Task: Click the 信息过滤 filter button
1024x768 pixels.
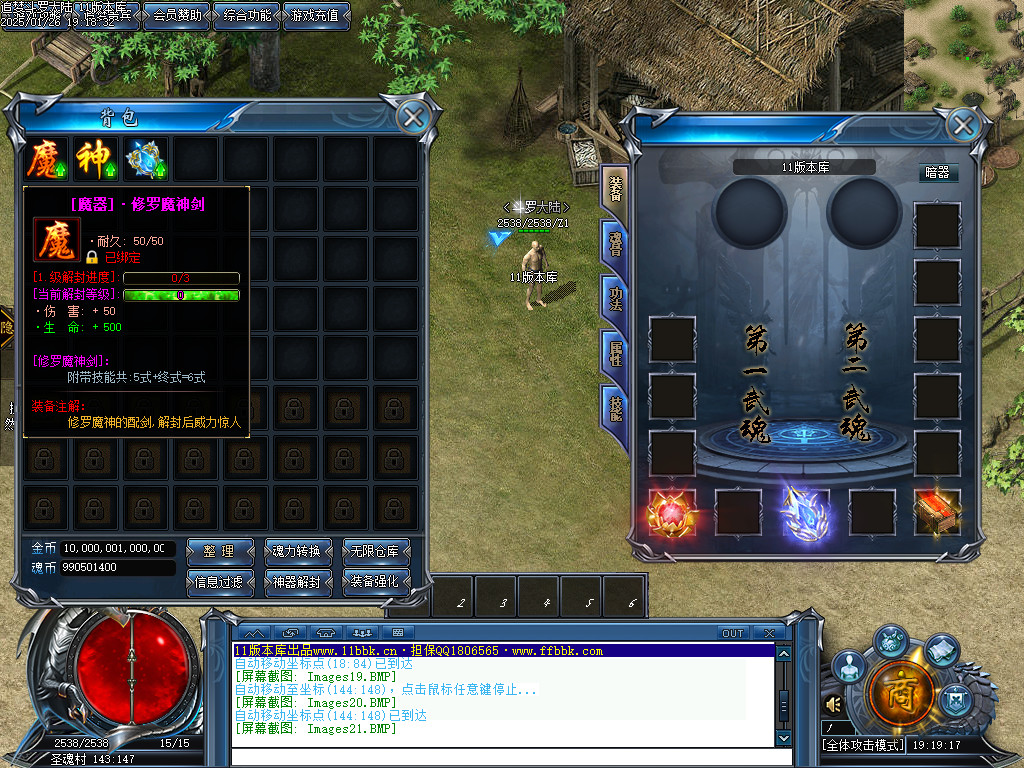Action: pos(219,581)
